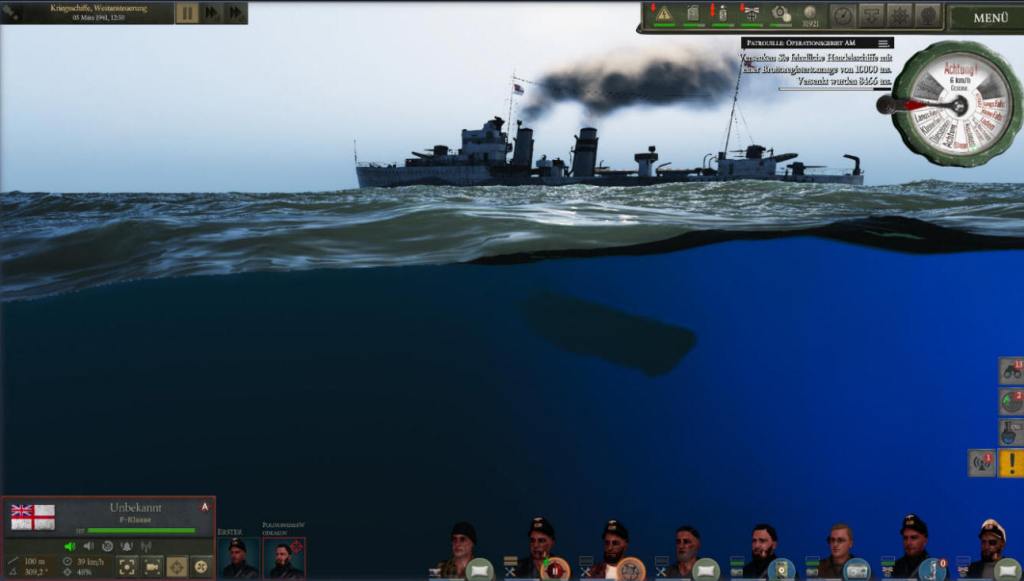1024x581 pixels.
Task: Open the radio antenna messages icon
Action: [981, 462]
